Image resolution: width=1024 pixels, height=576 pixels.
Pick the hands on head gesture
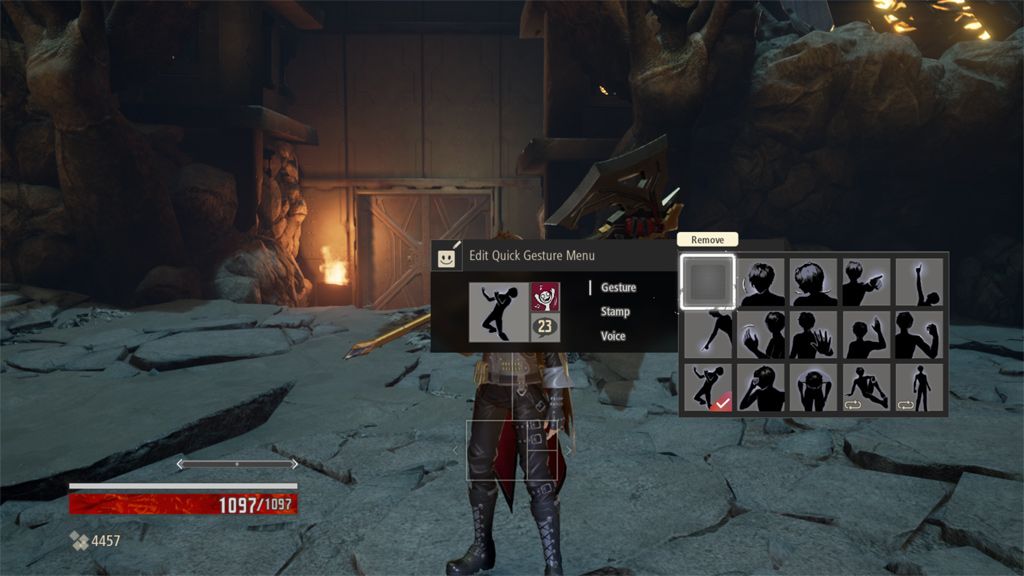pyautogui.click(x=813, y=387)
